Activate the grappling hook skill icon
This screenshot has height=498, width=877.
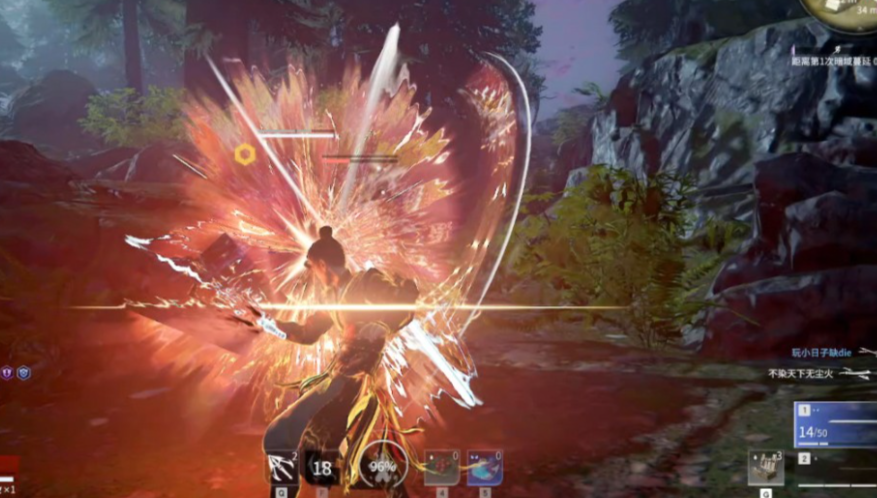pos(282,467)
